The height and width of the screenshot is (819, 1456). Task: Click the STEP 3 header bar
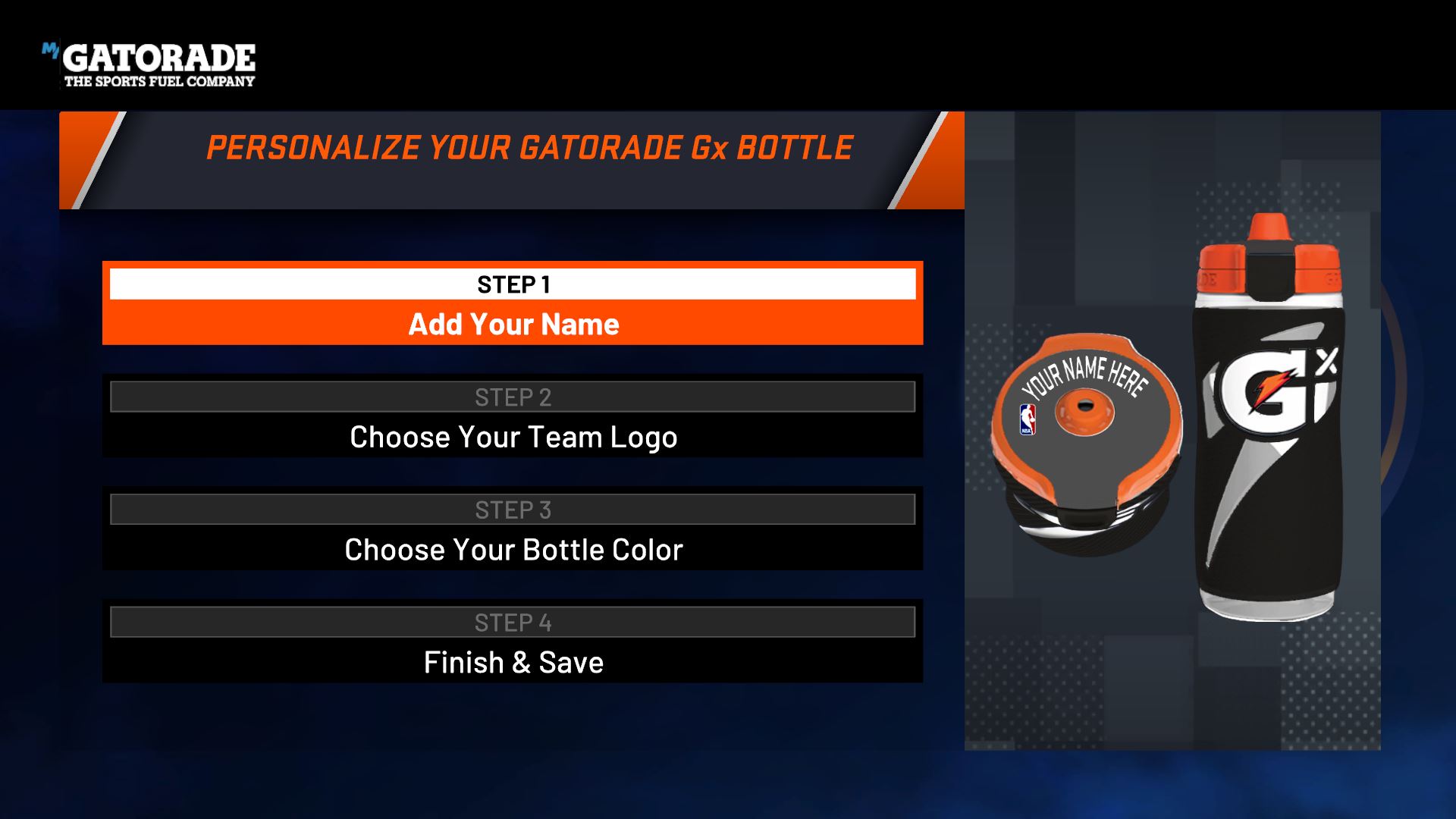513,509
